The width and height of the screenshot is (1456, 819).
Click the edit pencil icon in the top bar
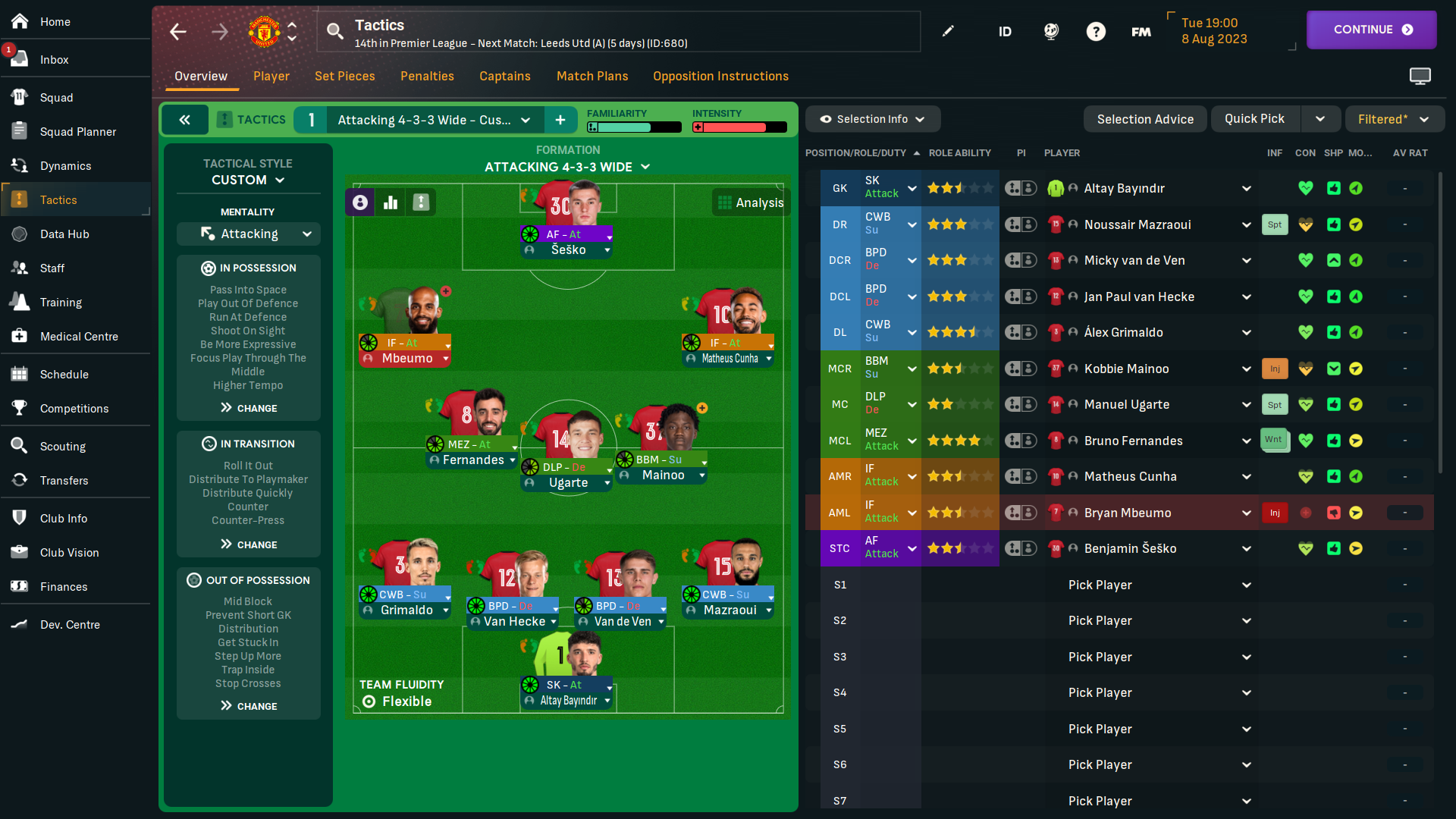[948, 31]
